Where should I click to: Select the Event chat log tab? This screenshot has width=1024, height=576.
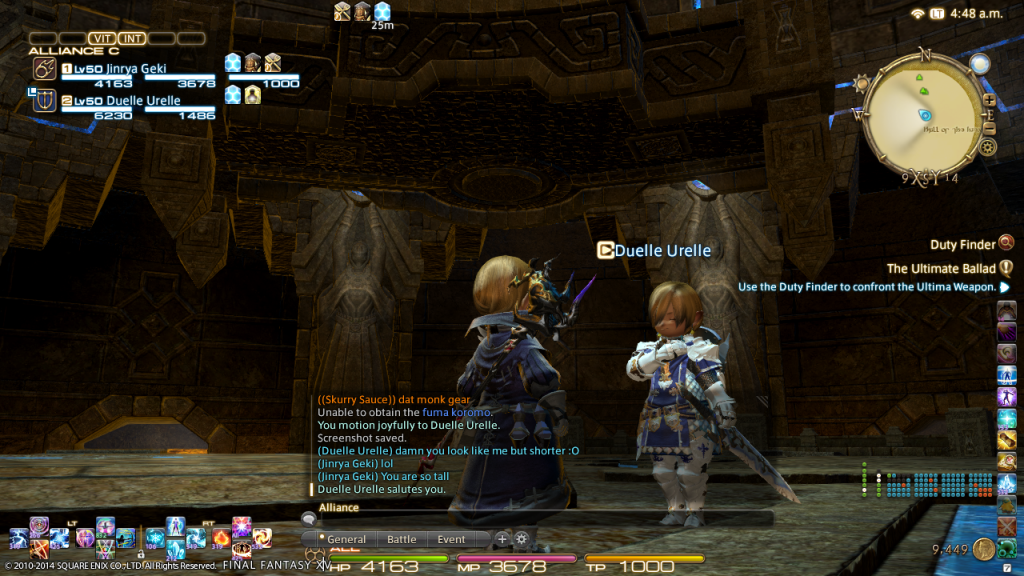coord(451,539)
